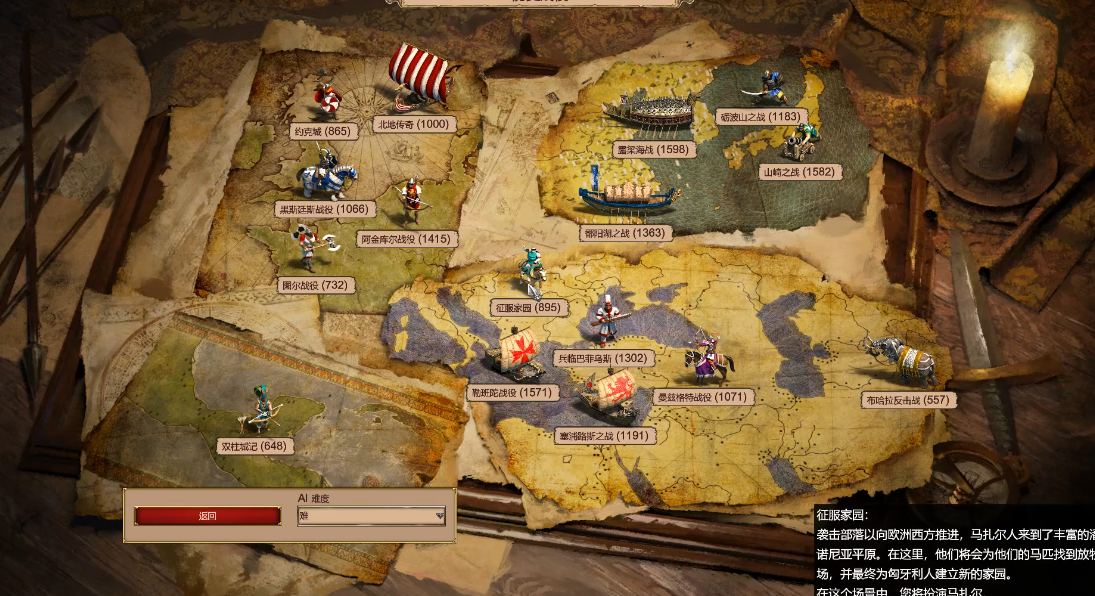
Task: Select the 双柱城记 (648) scenario
Action: click(255, 446)
